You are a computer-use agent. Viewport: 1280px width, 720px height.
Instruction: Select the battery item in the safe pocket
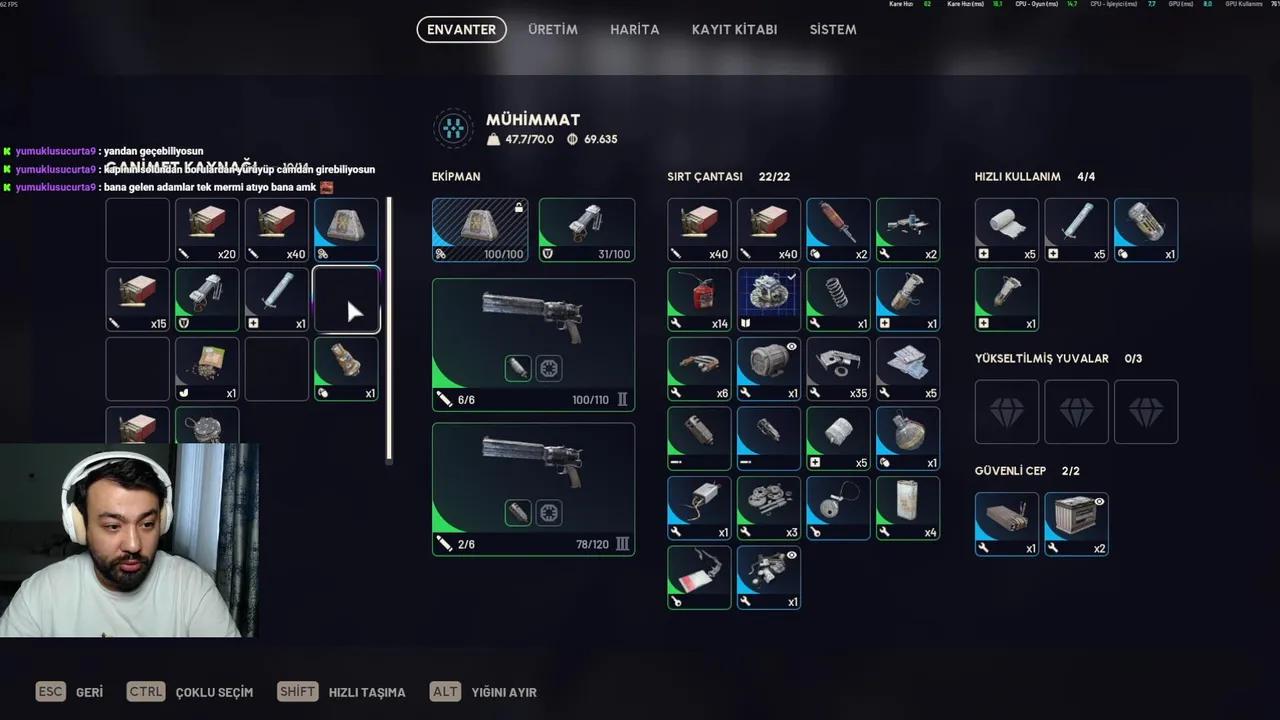pyautogui.click(x=1076, y=524)
